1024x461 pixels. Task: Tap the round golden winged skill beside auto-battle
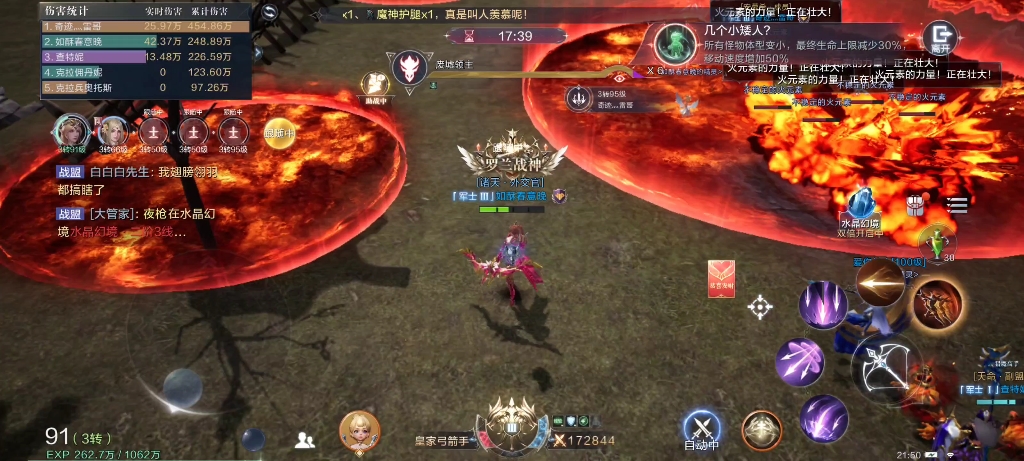click(761, 430)
